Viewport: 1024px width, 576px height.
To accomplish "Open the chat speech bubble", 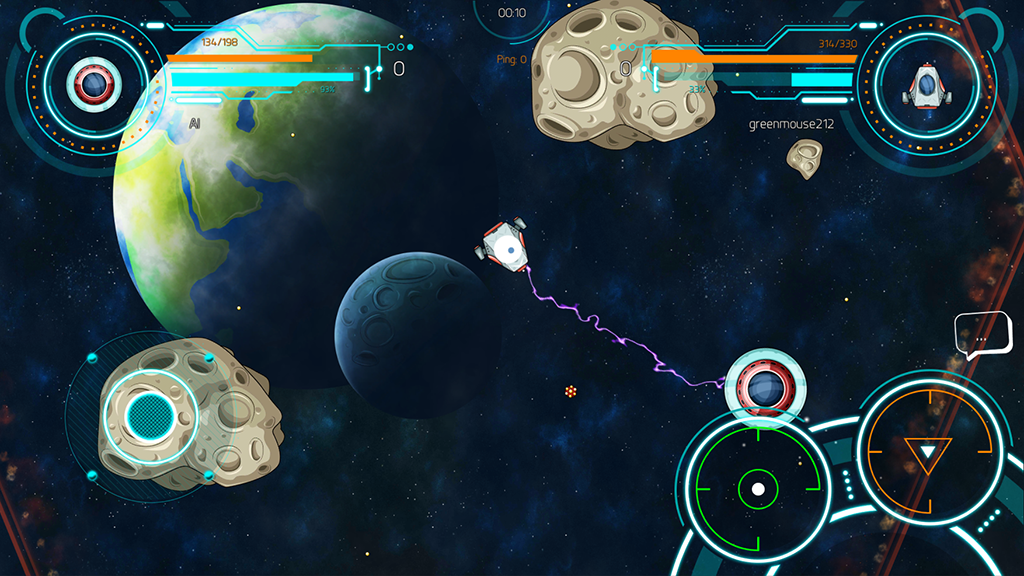I will pos(982,335).
